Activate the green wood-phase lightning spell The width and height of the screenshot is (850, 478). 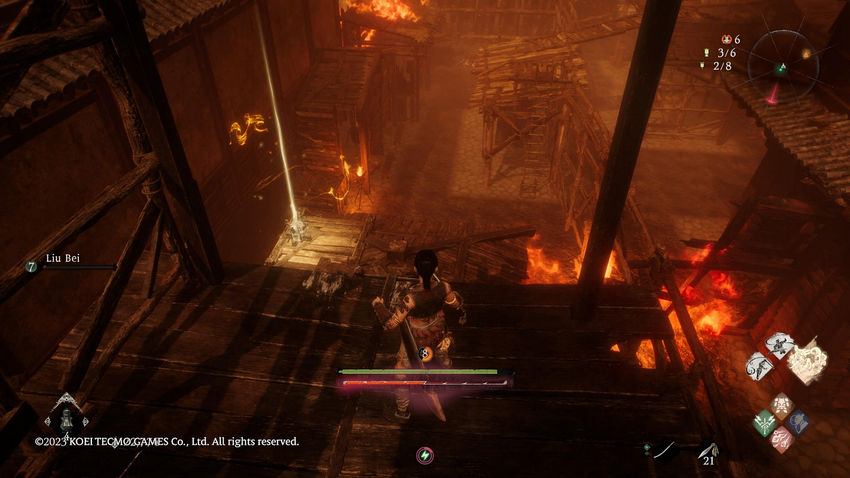click(x=765, y=422)
